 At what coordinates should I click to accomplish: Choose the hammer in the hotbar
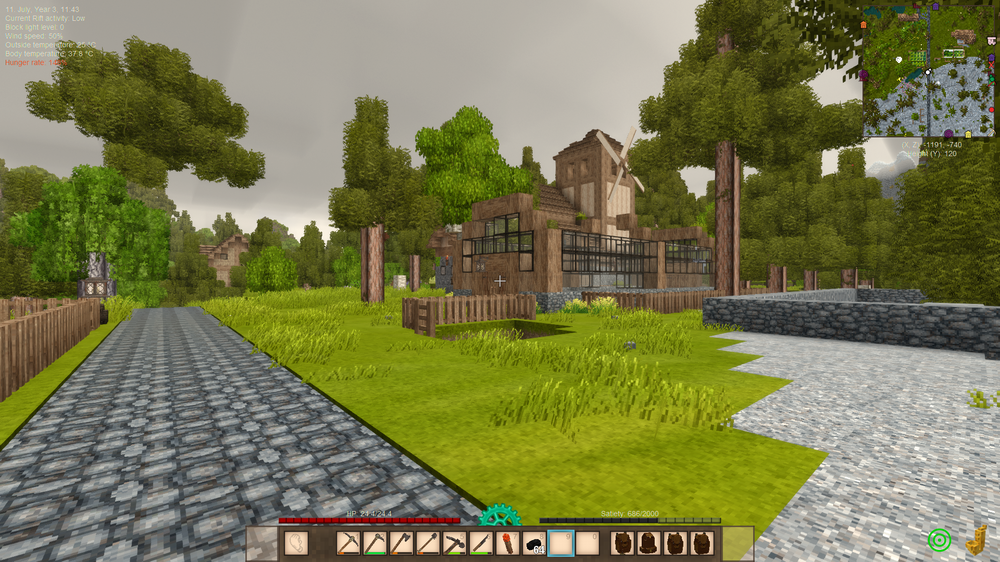[x=455, y=543]
